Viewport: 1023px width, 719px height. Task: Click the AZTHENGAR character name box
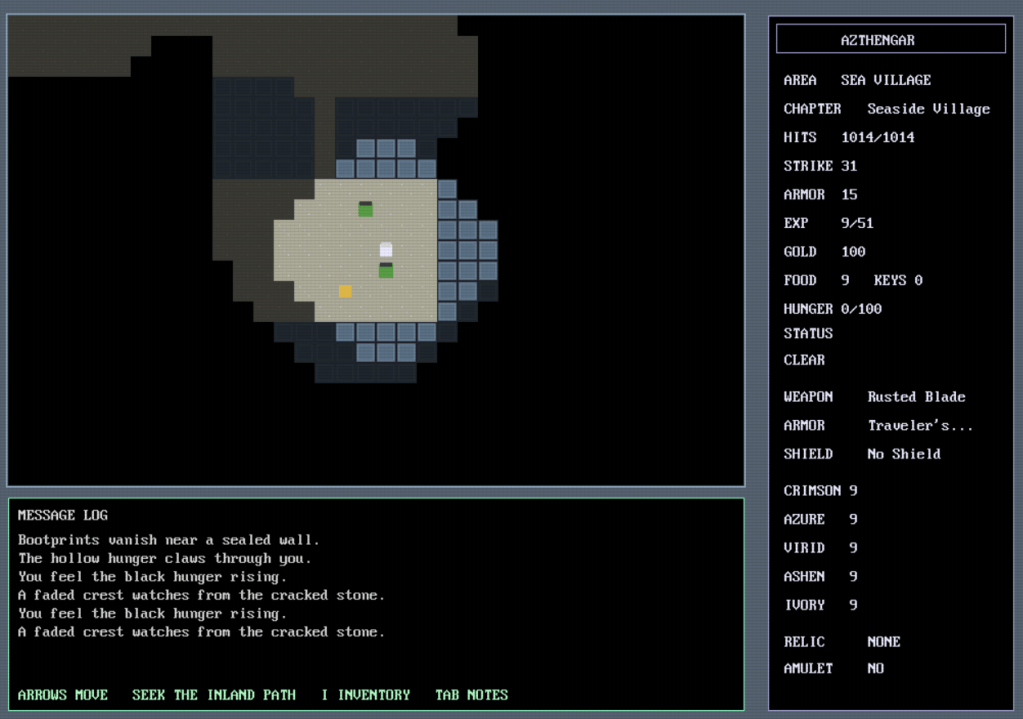click(x=890, y=40)
